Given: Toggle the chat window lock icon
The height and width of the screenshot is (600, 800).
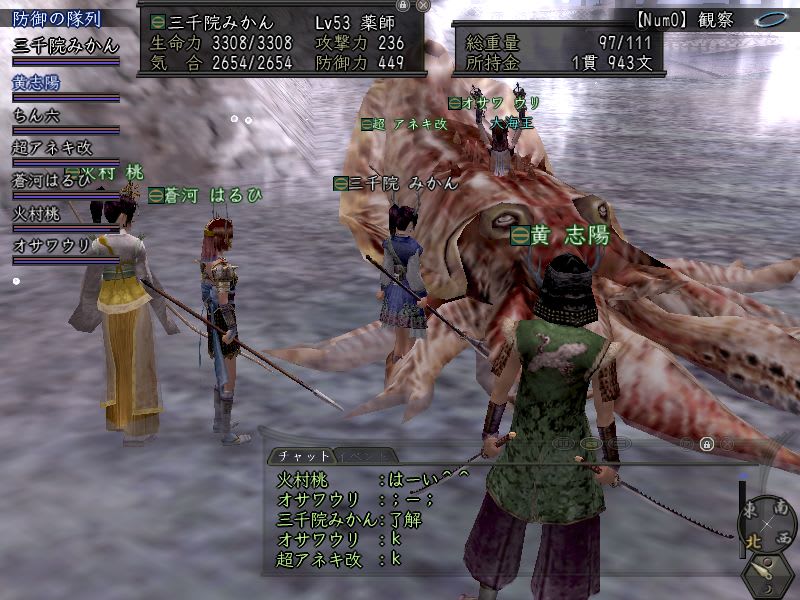Looking at the screenshot, I should pyautogui.click(x=706, y=444).
